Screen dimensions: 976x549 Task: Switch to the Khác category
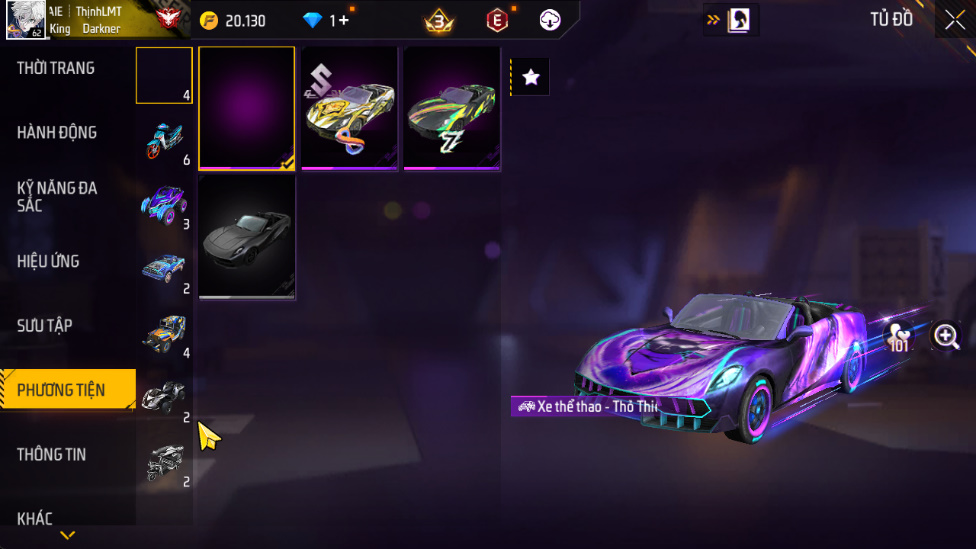(35, 518)
